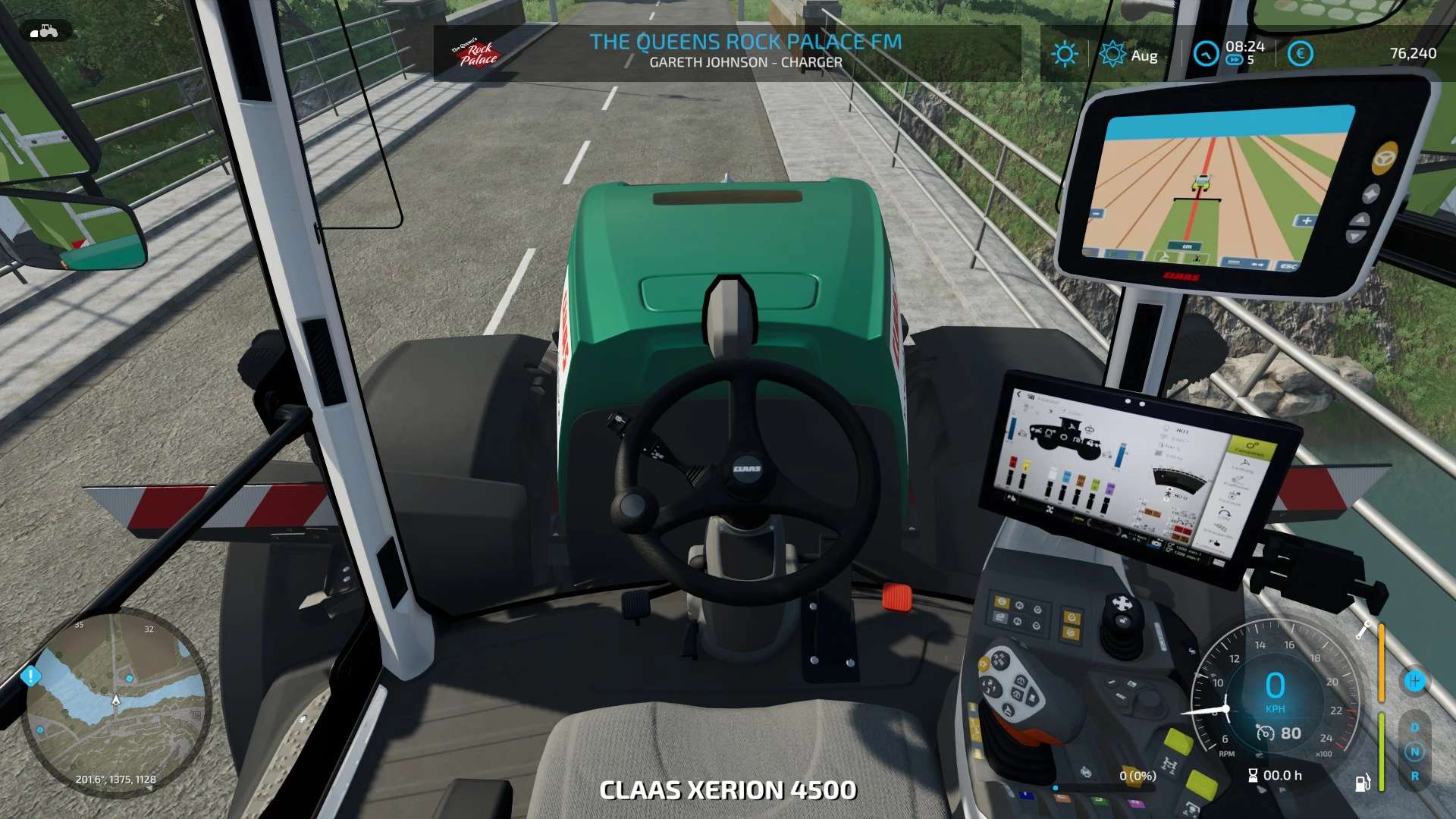Toggle the cruise control speed icon
This screenshot has width=1456, height=819.
(1265, 733)
